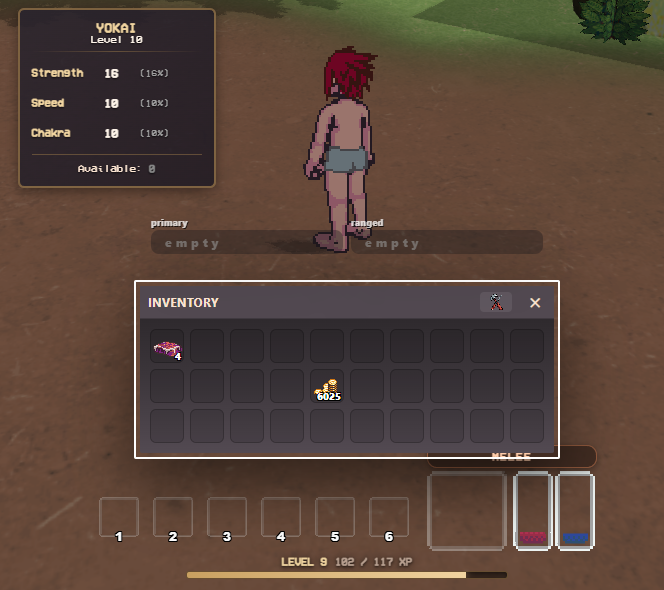Select hotbar slot 3

coord(227,517)
